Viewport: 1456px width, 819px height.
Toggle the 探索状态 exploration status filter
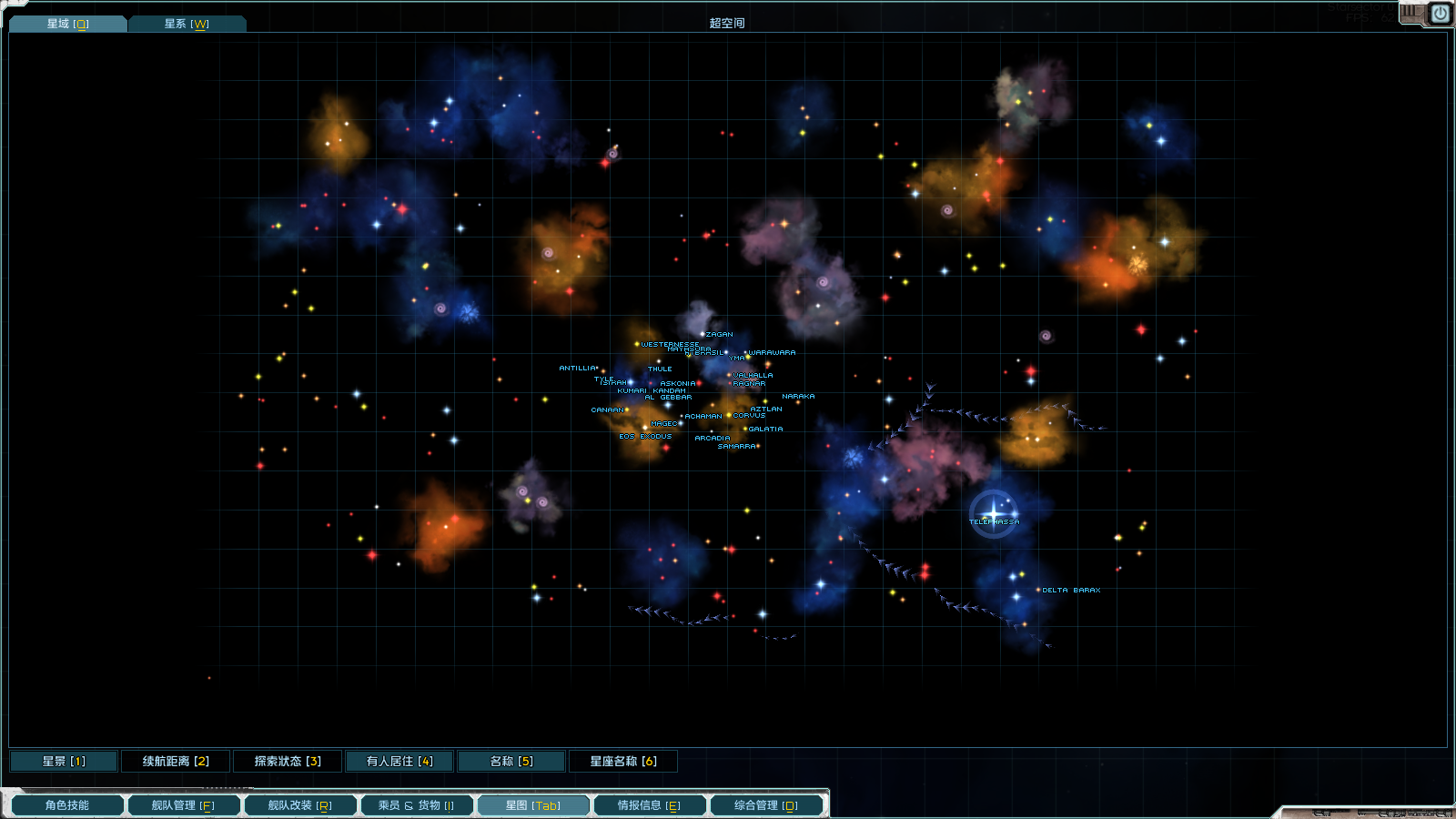pyautogui.click(x=288, y=761)
